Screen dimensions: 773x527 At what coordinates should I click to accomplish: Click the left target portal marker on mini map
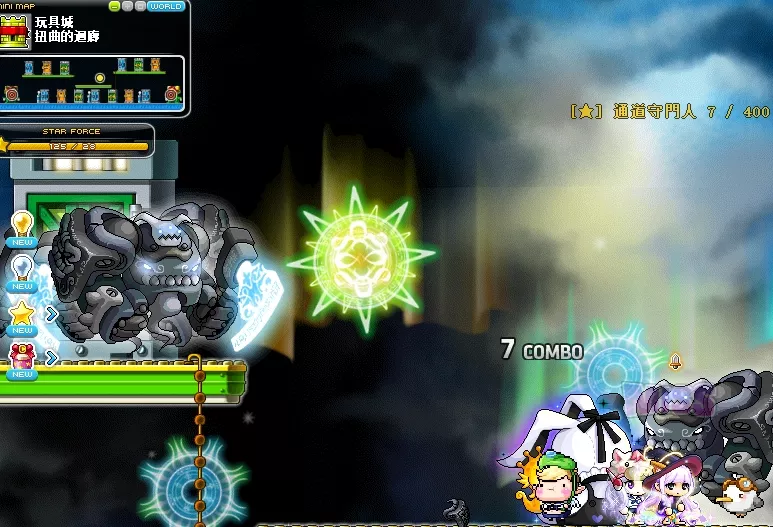coord(11,95)
